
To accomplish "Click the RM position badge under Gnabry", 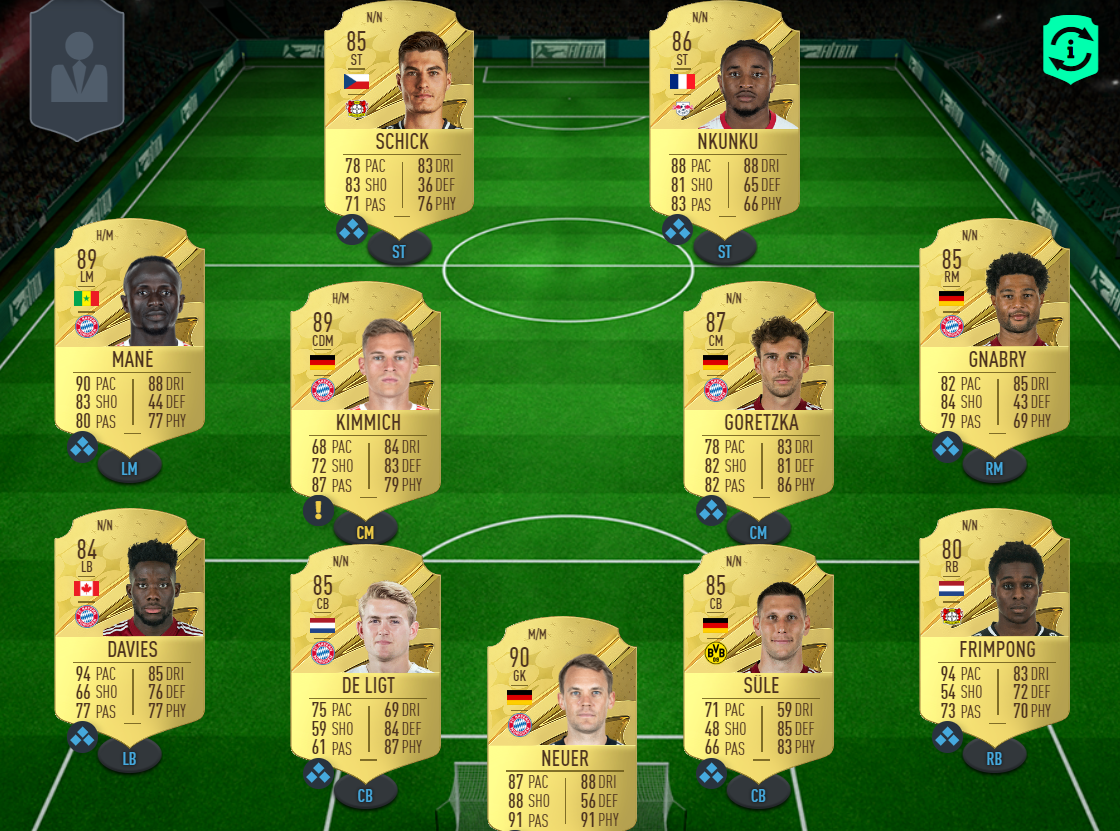I will coord(994,466).
